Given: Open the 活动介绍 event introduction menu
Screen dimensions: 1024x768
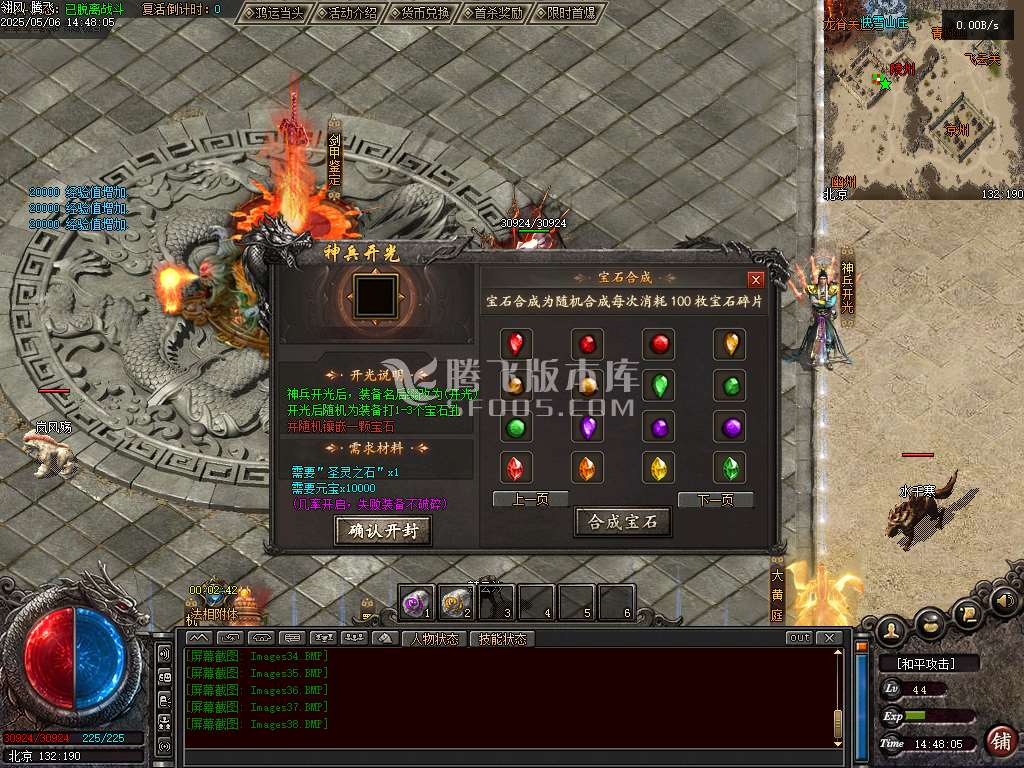Looking at the screenshot, I should coord(346,13).
